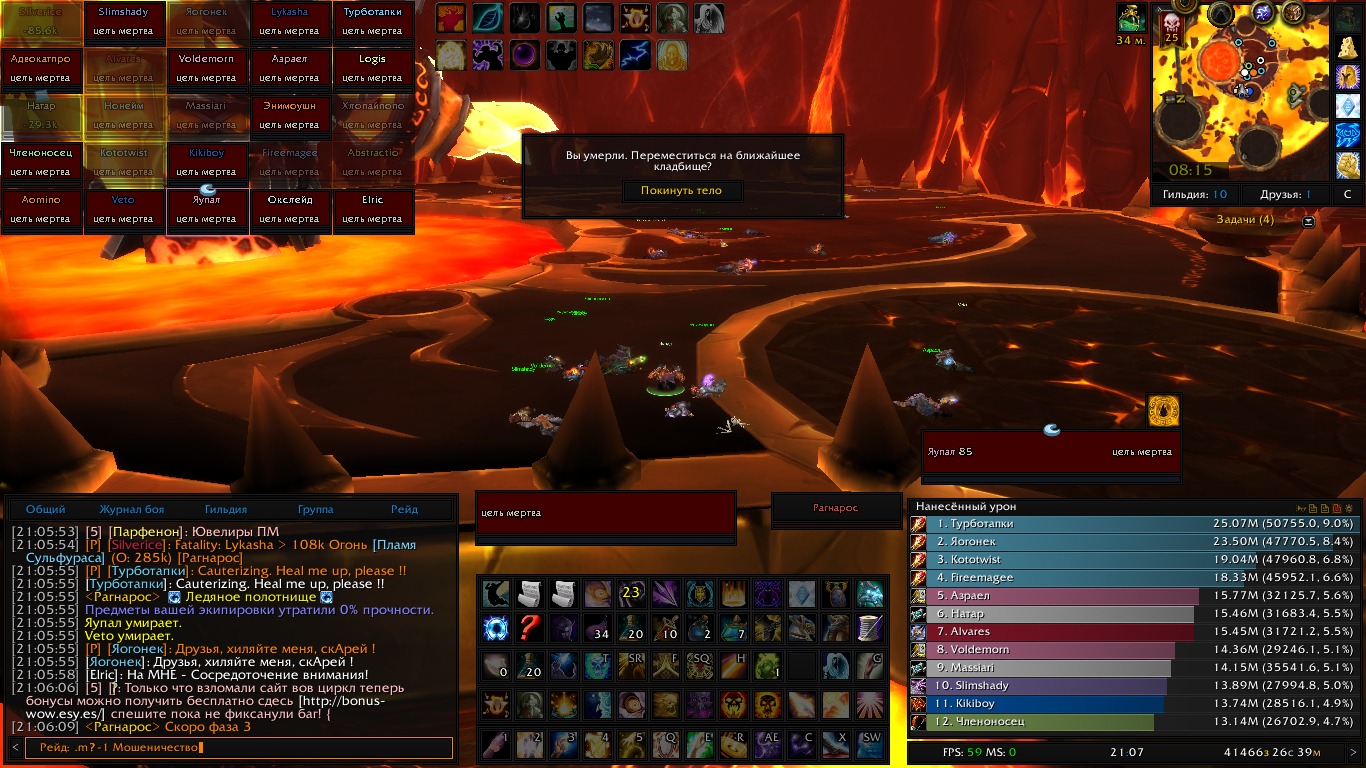Select raid frame of Slimshady
This screenshot has width=1366, height=768.
tap(123, 22)
